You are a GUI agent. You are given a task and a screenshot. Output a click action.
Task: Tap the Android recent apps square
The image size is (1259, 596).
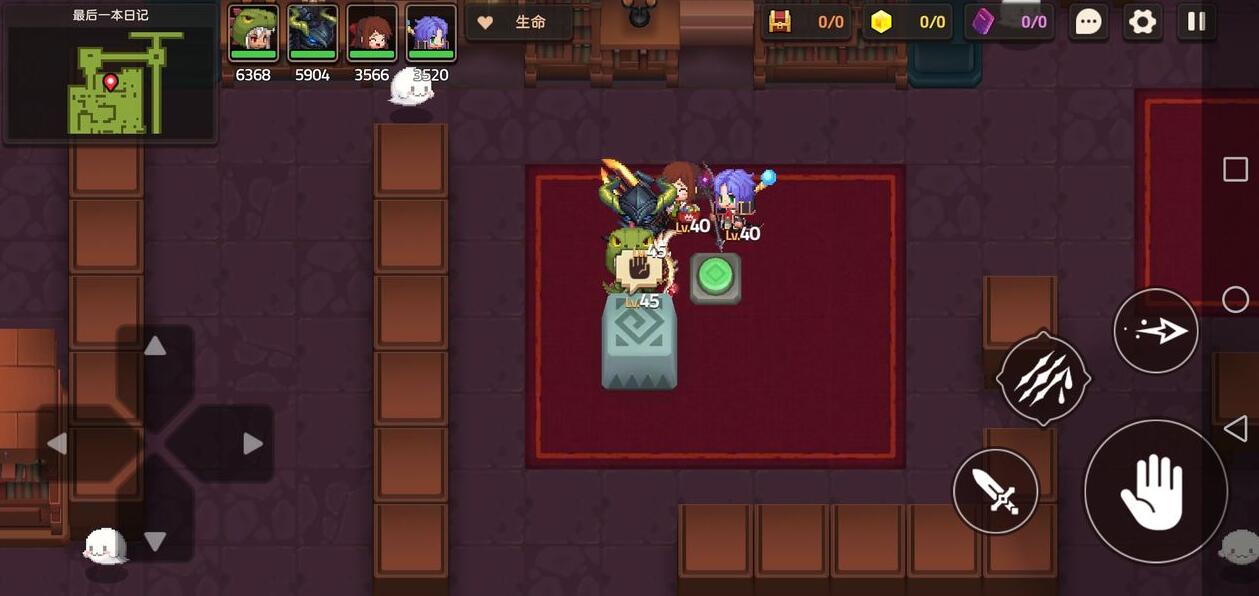pos(1235,169)
